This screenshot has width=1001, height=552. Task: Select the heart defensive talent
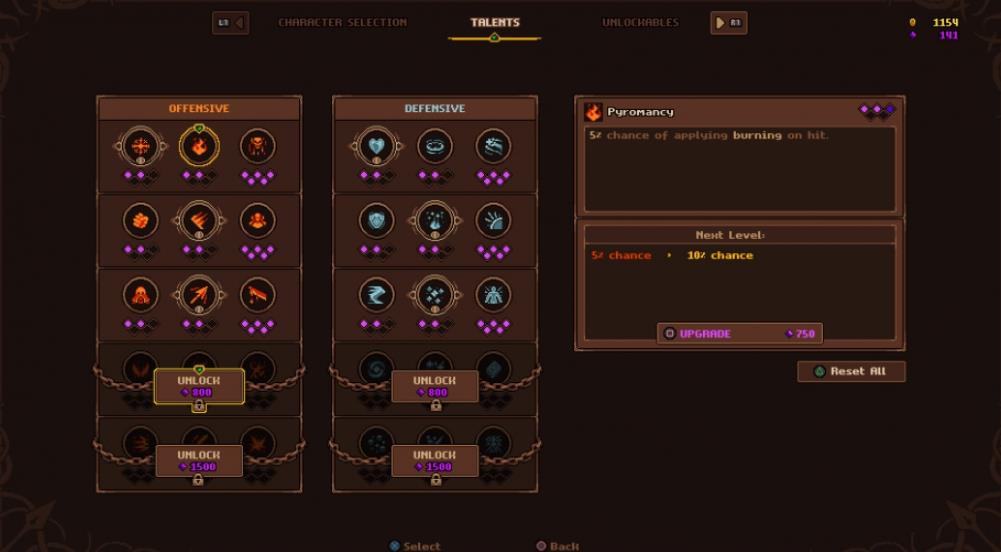pyautogui.click(x=376, y=147)
